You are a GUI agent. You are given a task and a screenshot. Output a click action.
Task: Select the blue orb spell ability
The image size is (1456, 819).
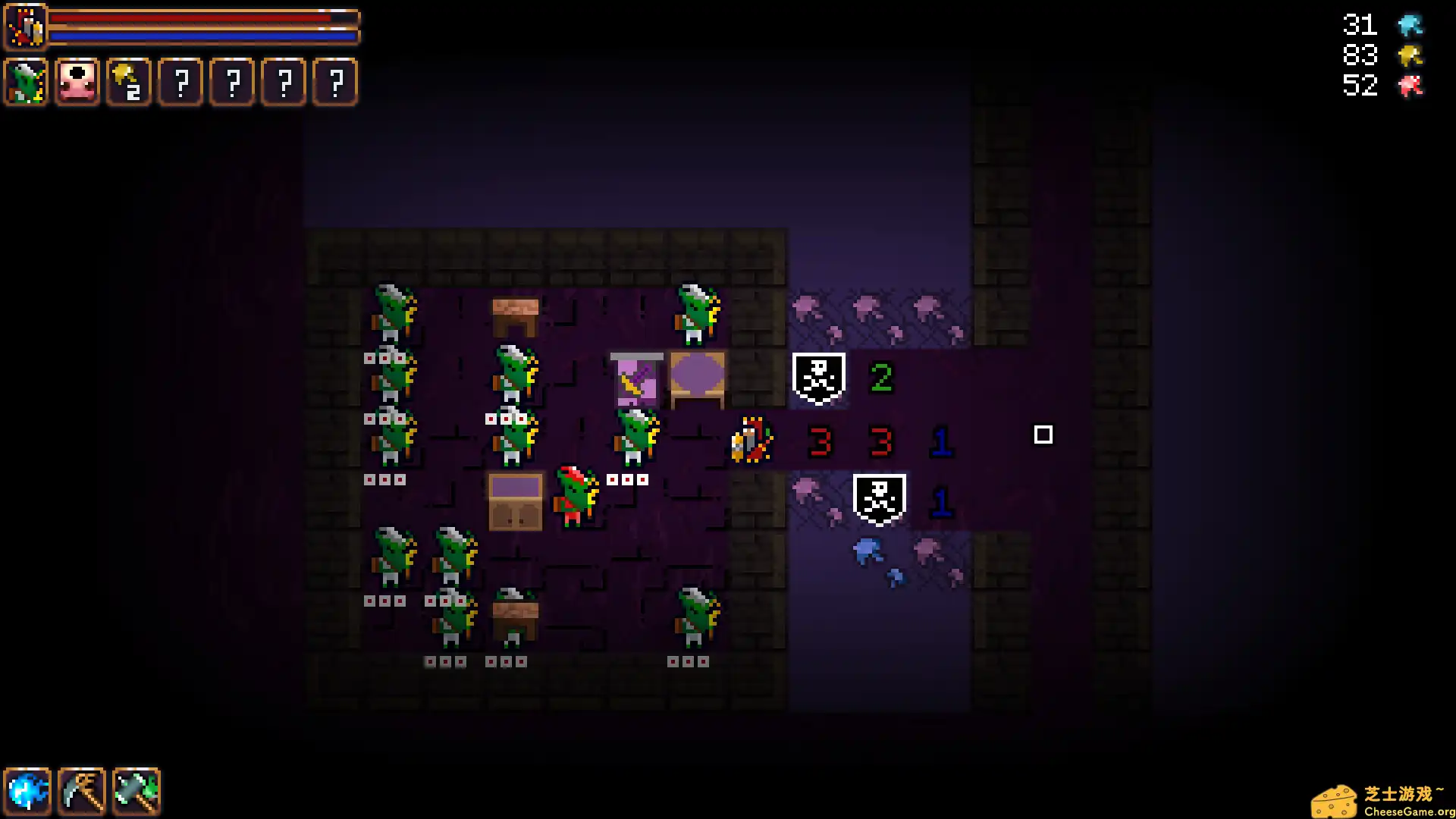[x=28, y=791]
